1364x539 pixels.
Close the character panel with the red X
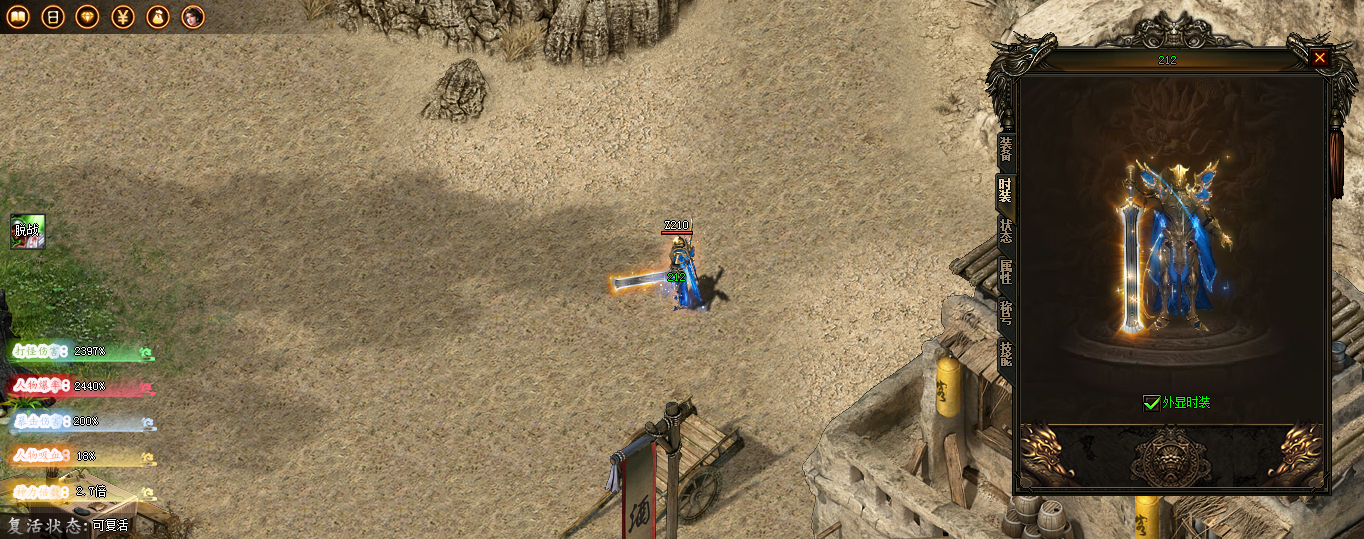click(x=1320, y=58)
